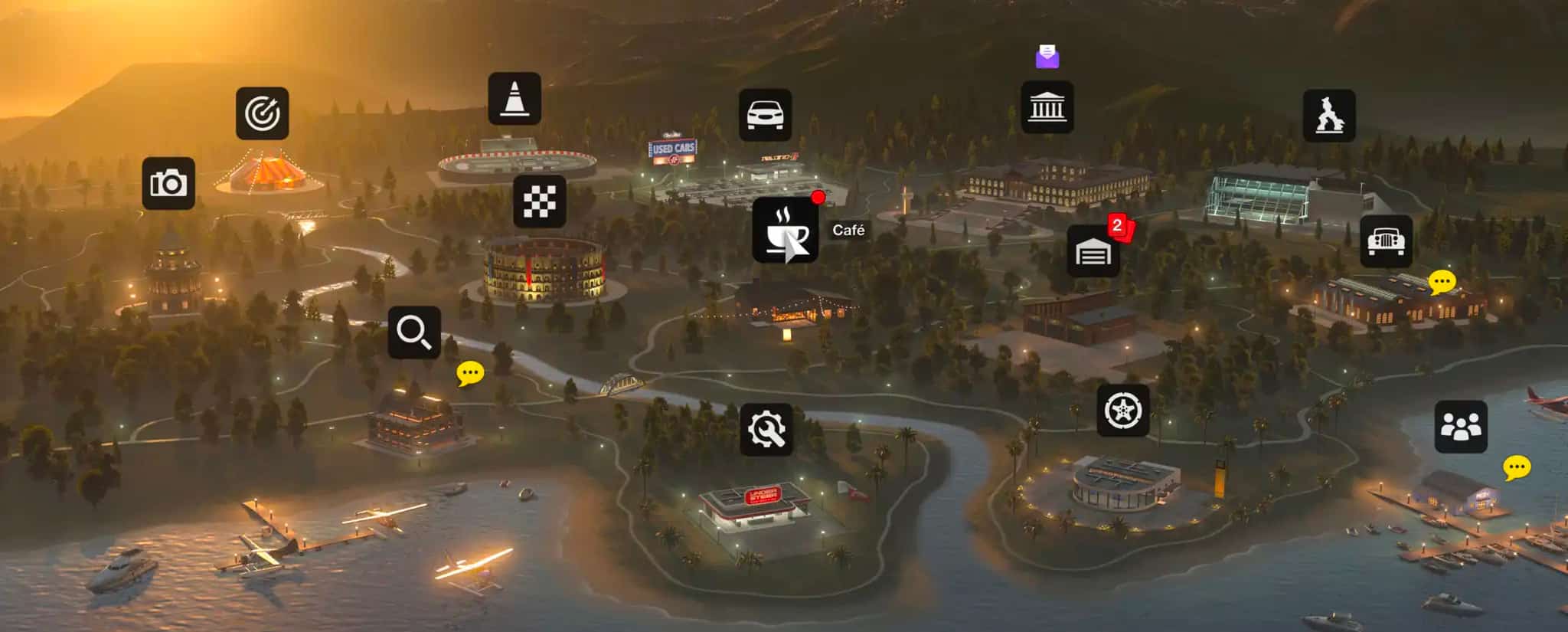
Task: Open the purple envelope mail notification
Action: pyautogui.click(x=1047, y=56)
